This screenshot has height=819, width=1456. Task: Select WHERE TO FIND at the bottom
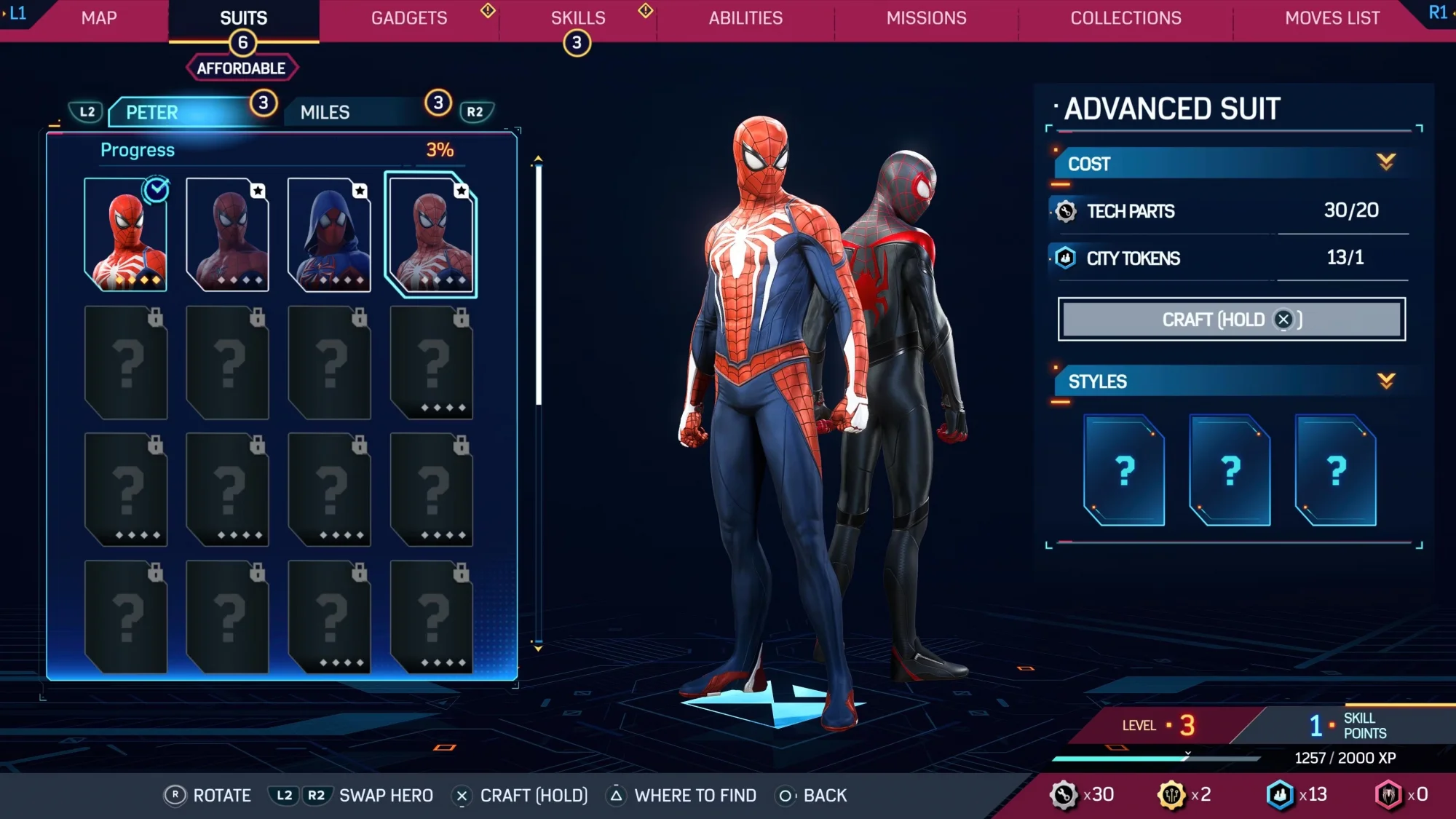[x=696, y=795]
